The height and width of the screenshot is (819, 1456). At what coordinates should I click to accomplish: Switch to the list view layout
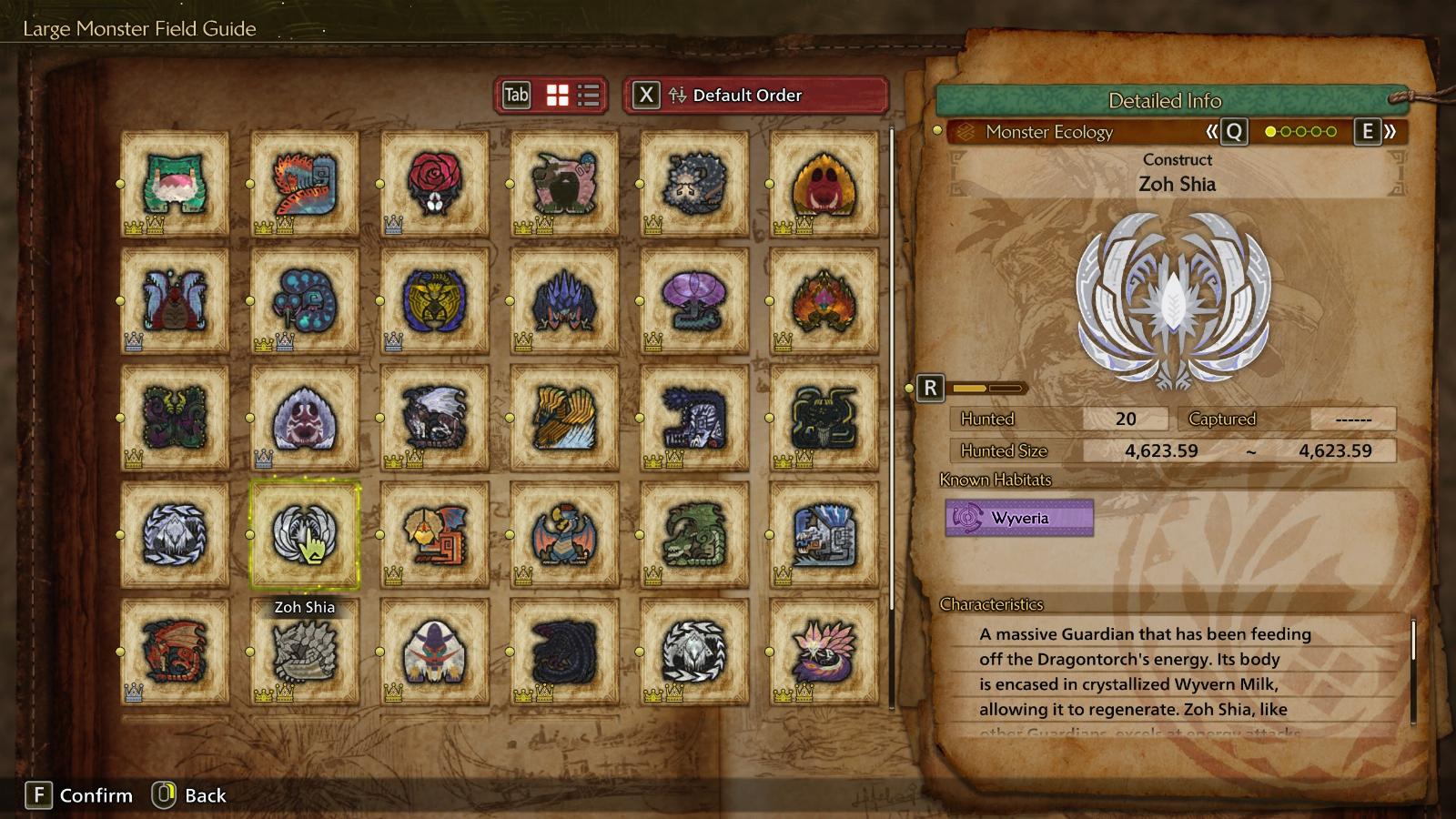[589, 96]
